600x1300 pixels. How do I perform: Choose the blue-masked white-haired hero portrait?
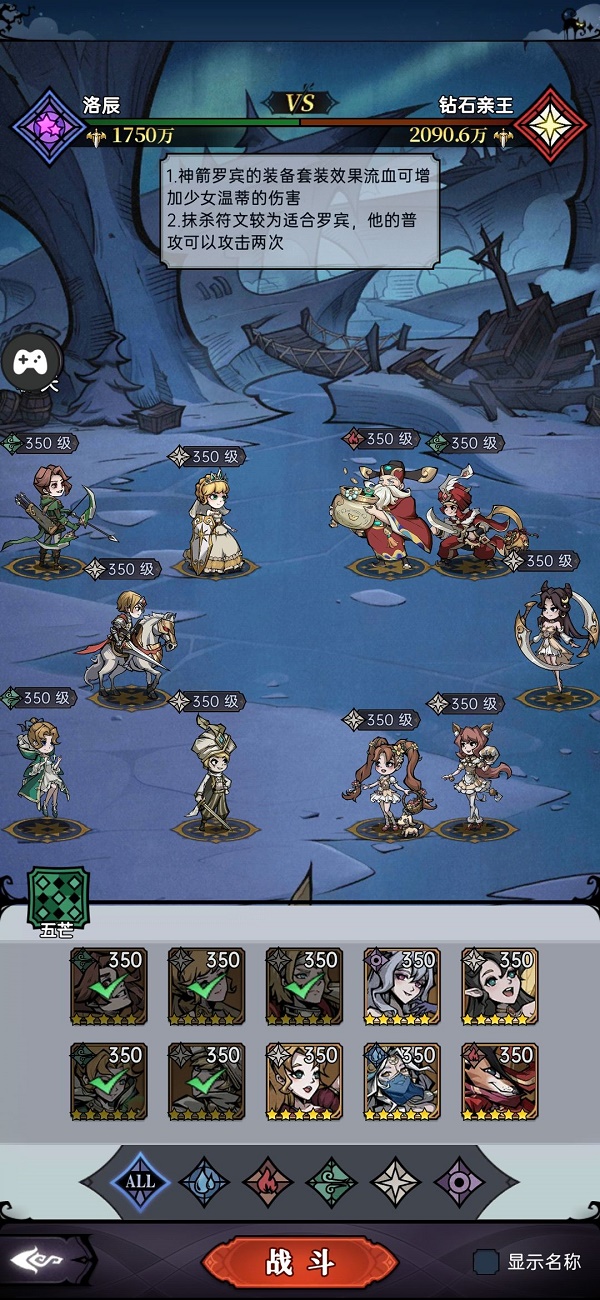[x=402, y=1081]
